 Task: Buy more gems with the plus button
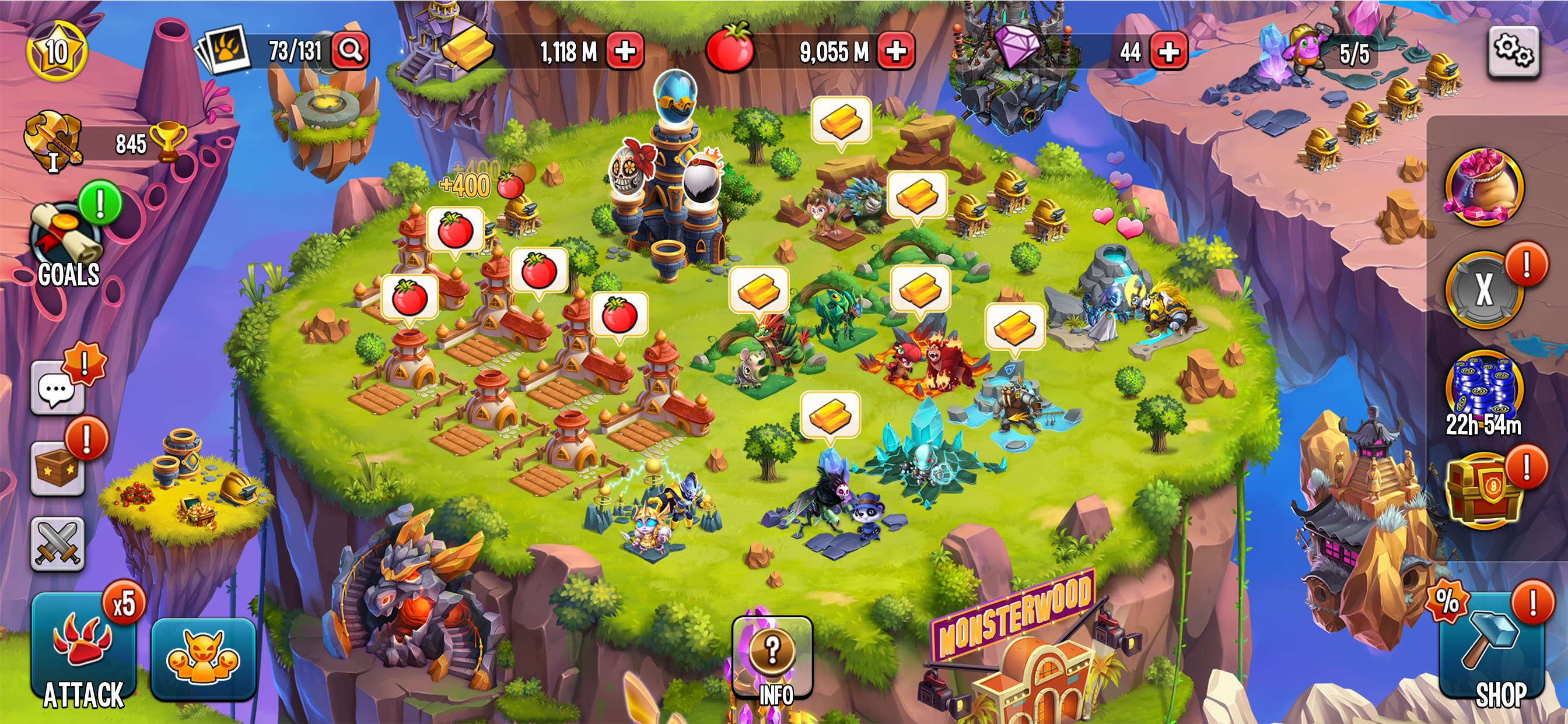(1168, 51)
